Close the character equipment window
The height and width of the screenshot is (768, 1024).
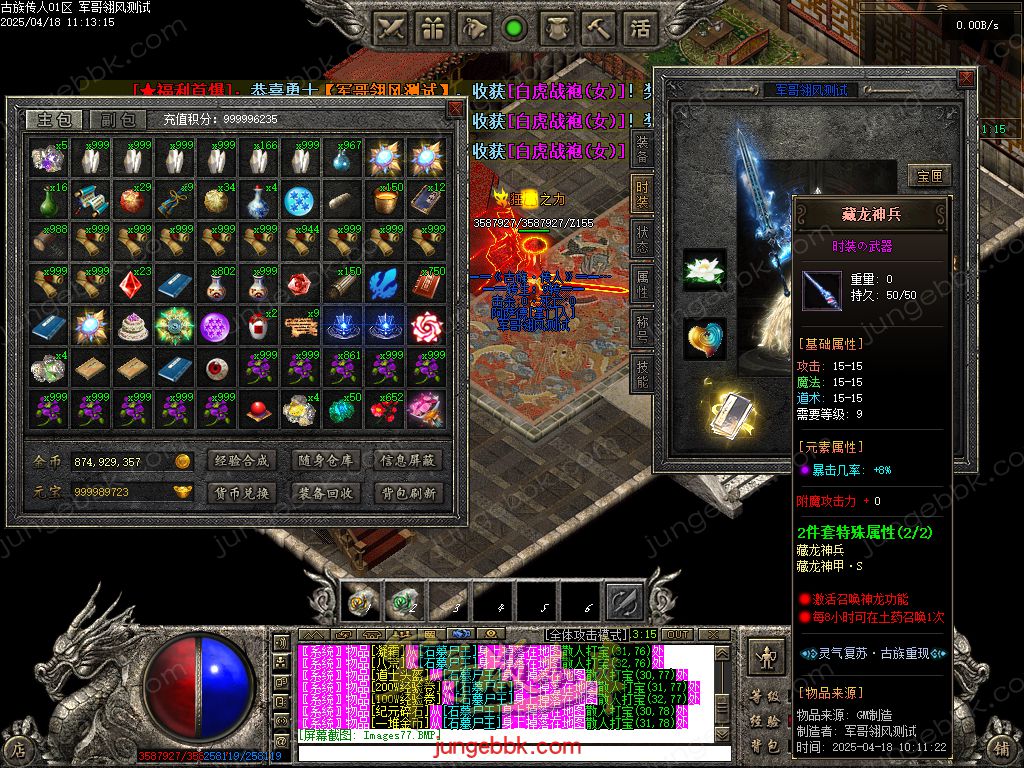point(965,78)
